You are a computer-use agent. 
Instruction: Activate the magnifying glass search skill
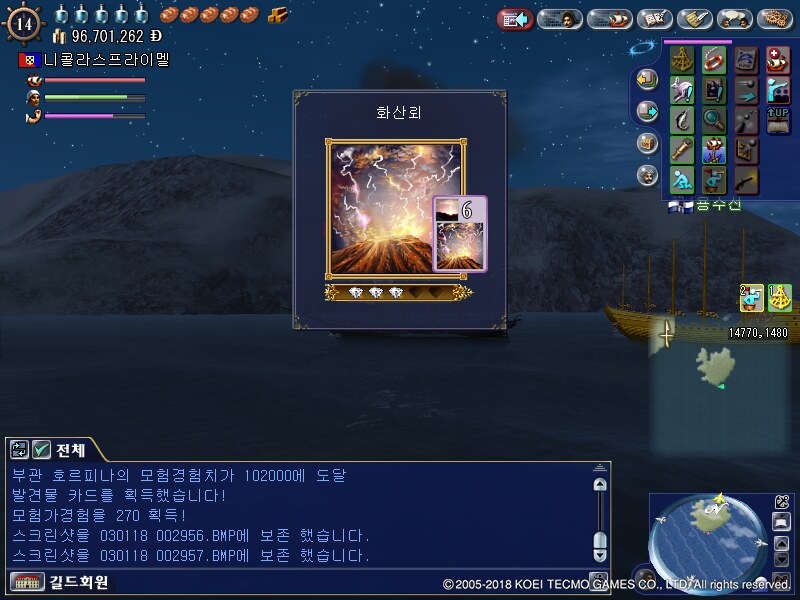click(x=714, y=121)
